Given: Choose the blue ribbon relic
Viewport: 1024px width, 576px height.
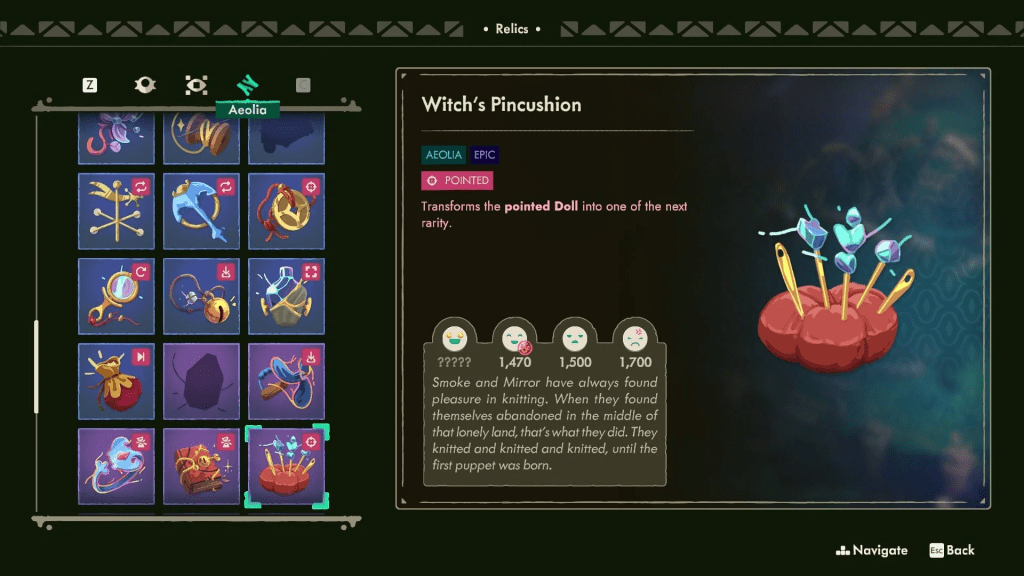Looking at the screenshot, I should (286, 381).
